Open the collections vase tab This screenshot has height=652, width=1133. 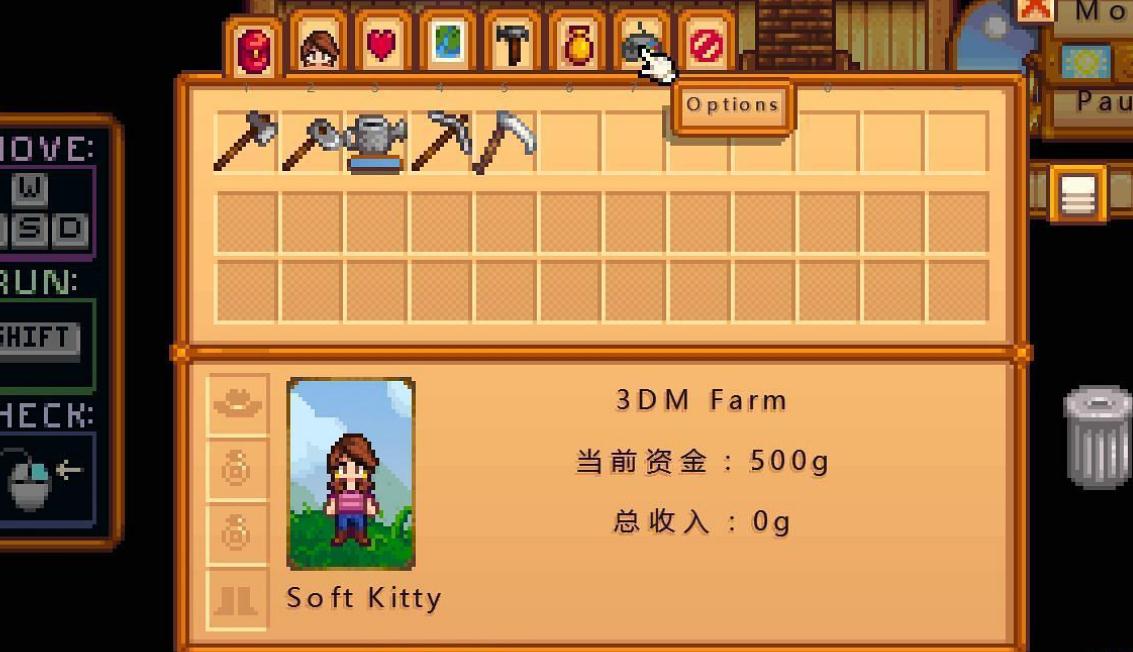(577, 45)
